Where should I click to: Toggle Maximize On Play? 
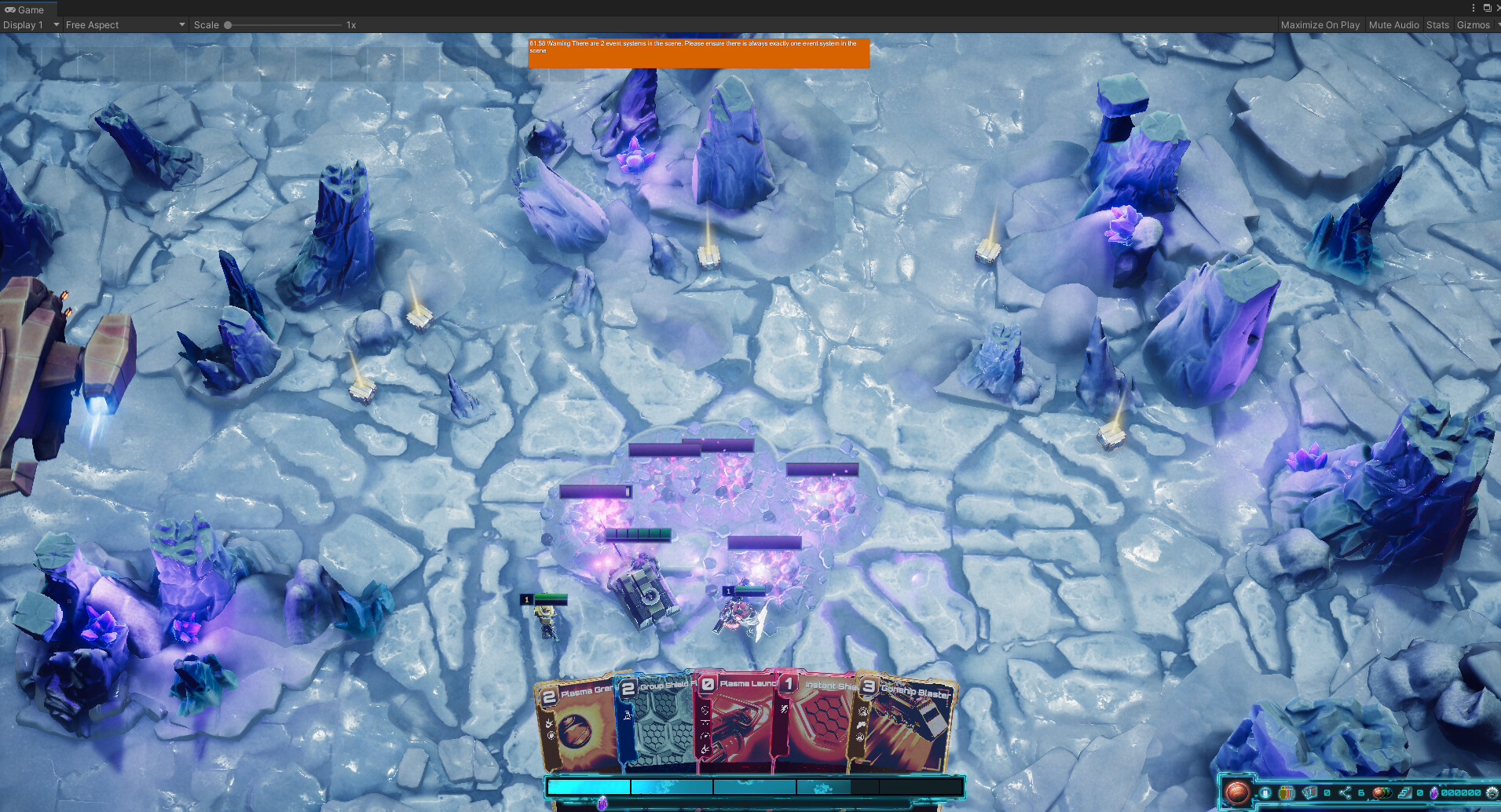[1320, 24]
